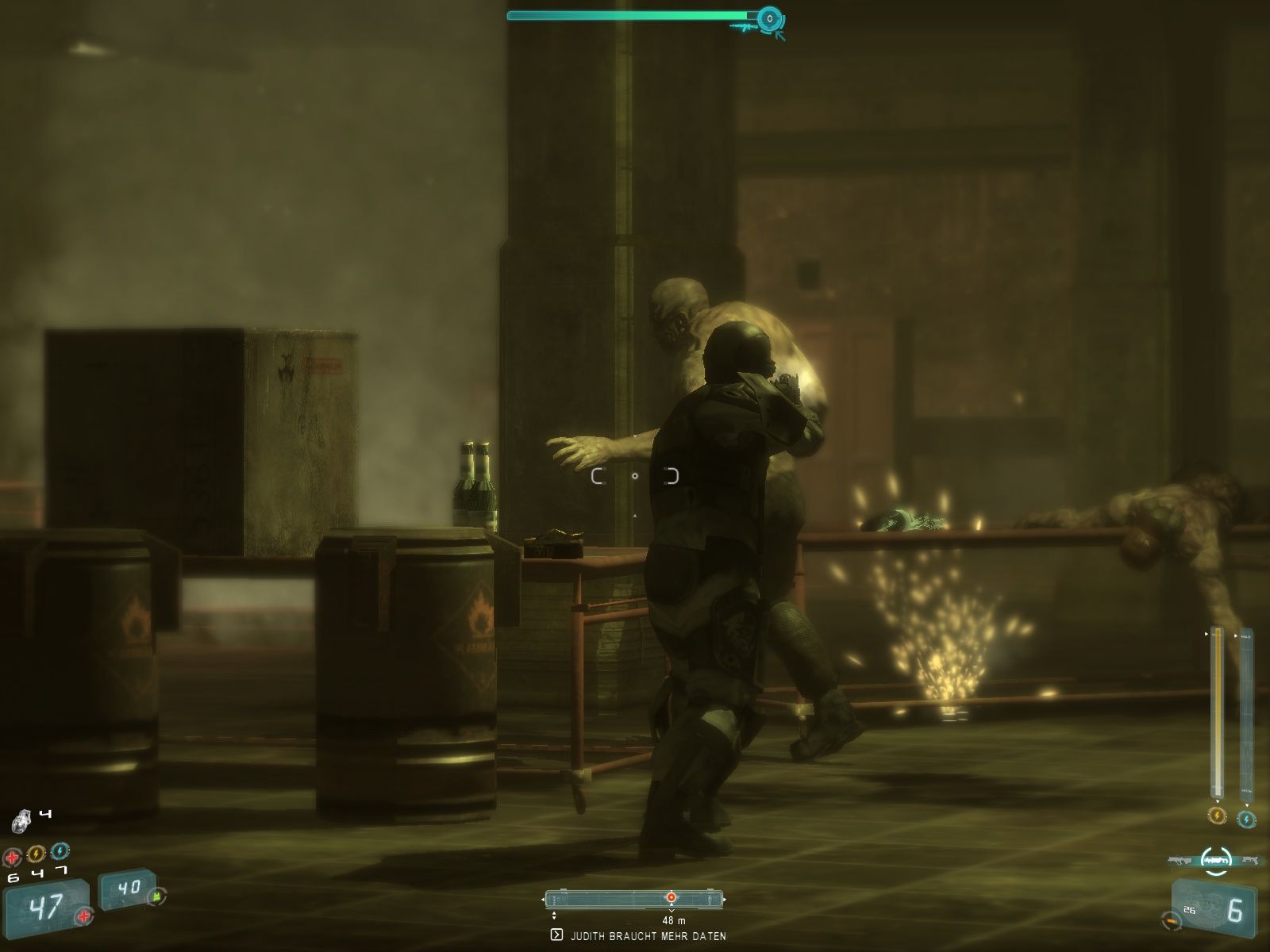The image size is (1270, 952).
Task: Select the red medkit health icon
Action: (13, 855)
